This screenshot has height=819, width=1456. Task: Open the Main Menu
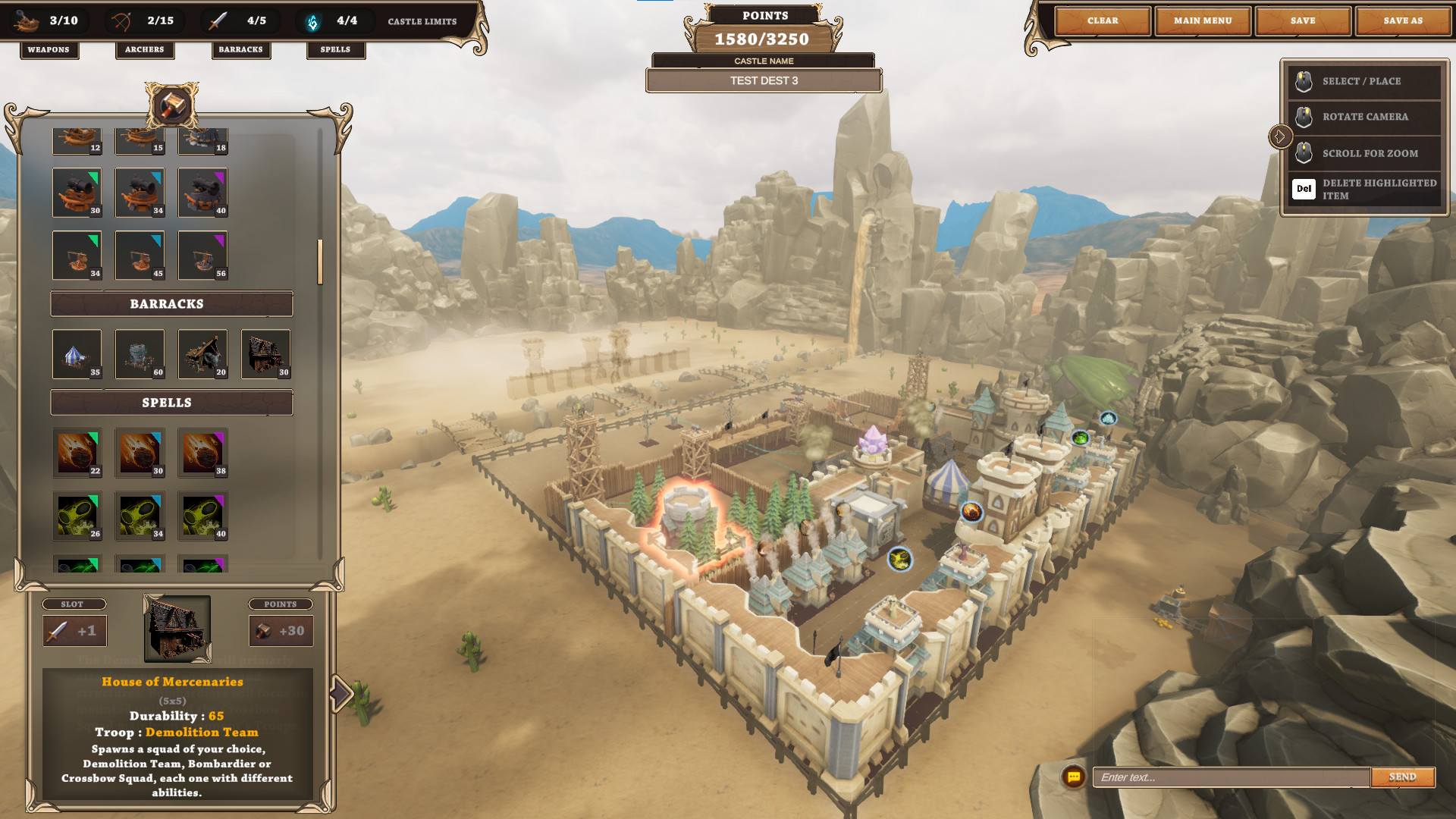1203,20
